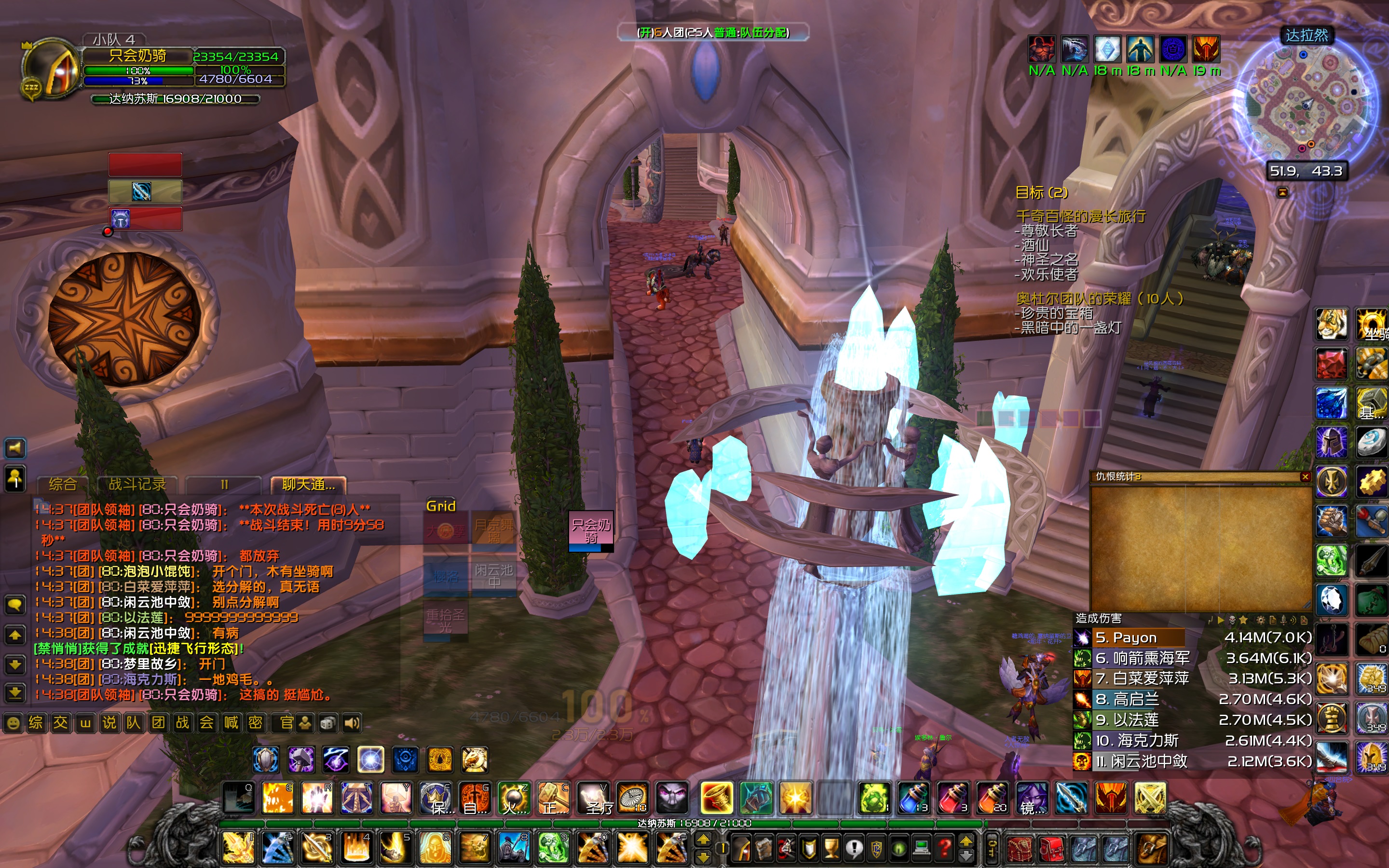Click the 千奇百怪的漫长旅行 objective title

pos(1080,217)
